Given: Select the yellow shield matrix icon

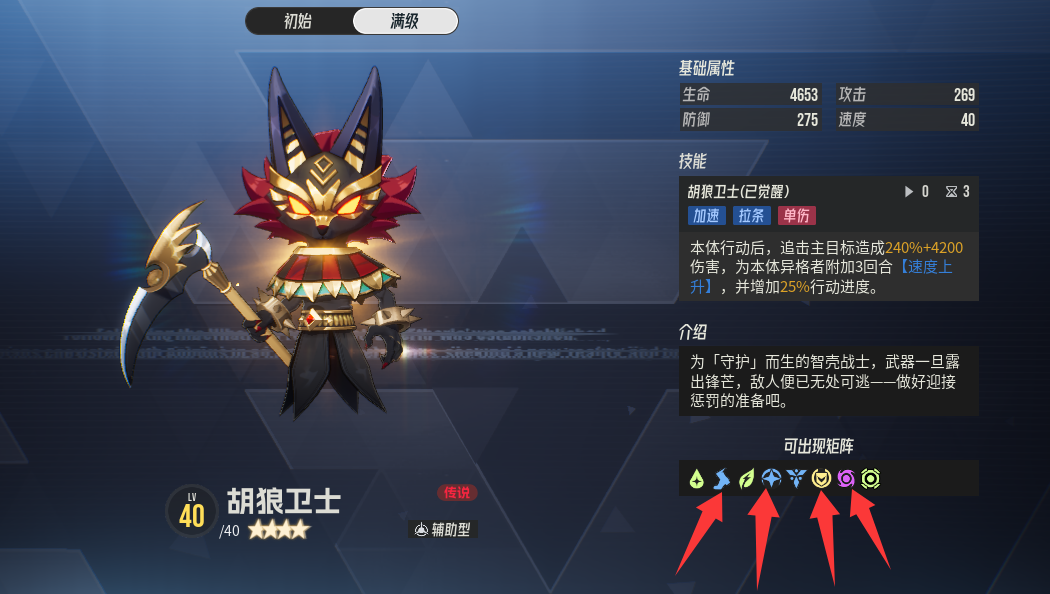Looking at the screenshot, I should (x=821, y=479).
